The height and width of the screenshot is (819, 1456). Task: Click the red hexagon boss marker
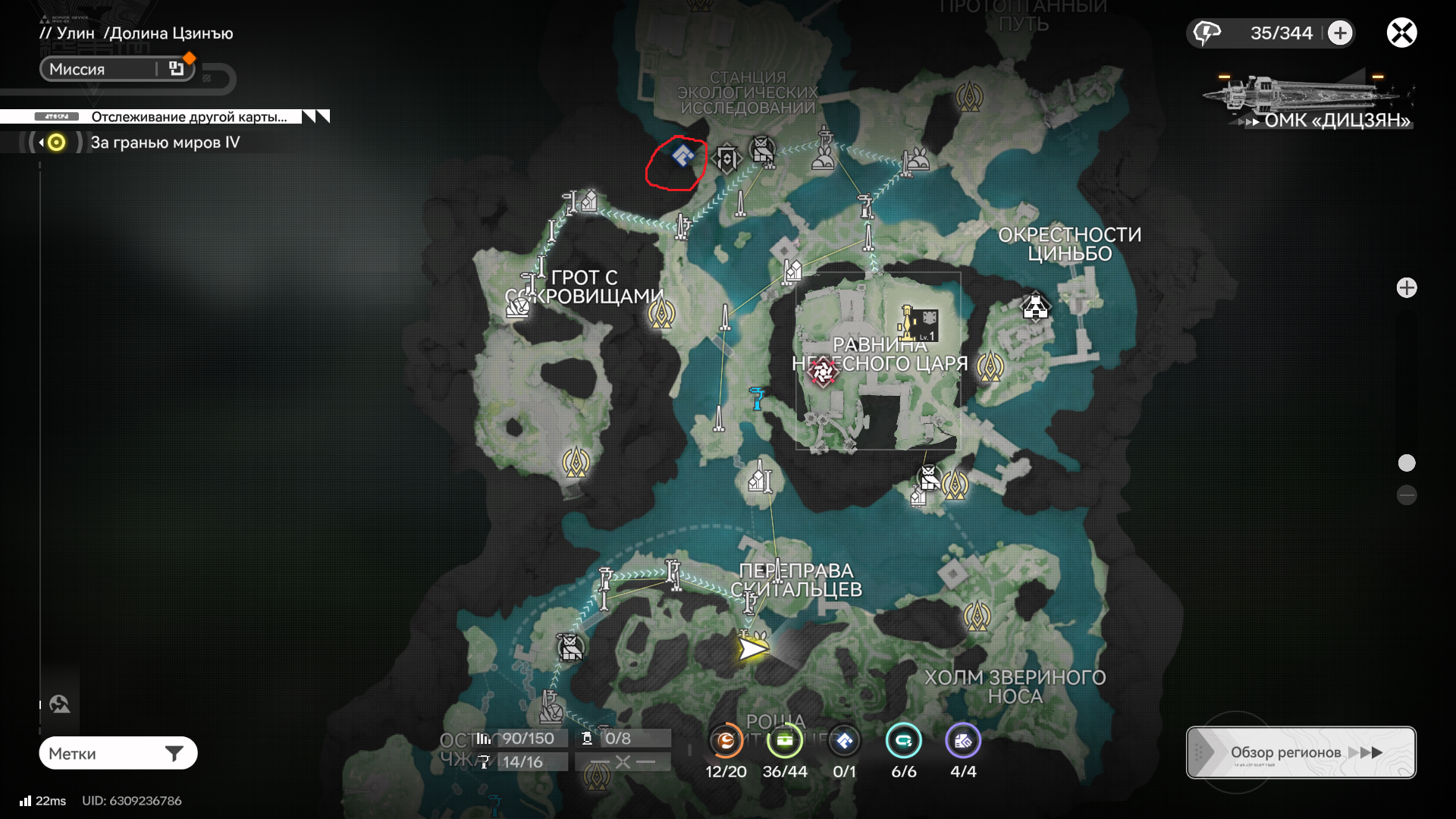coord(823,372)
